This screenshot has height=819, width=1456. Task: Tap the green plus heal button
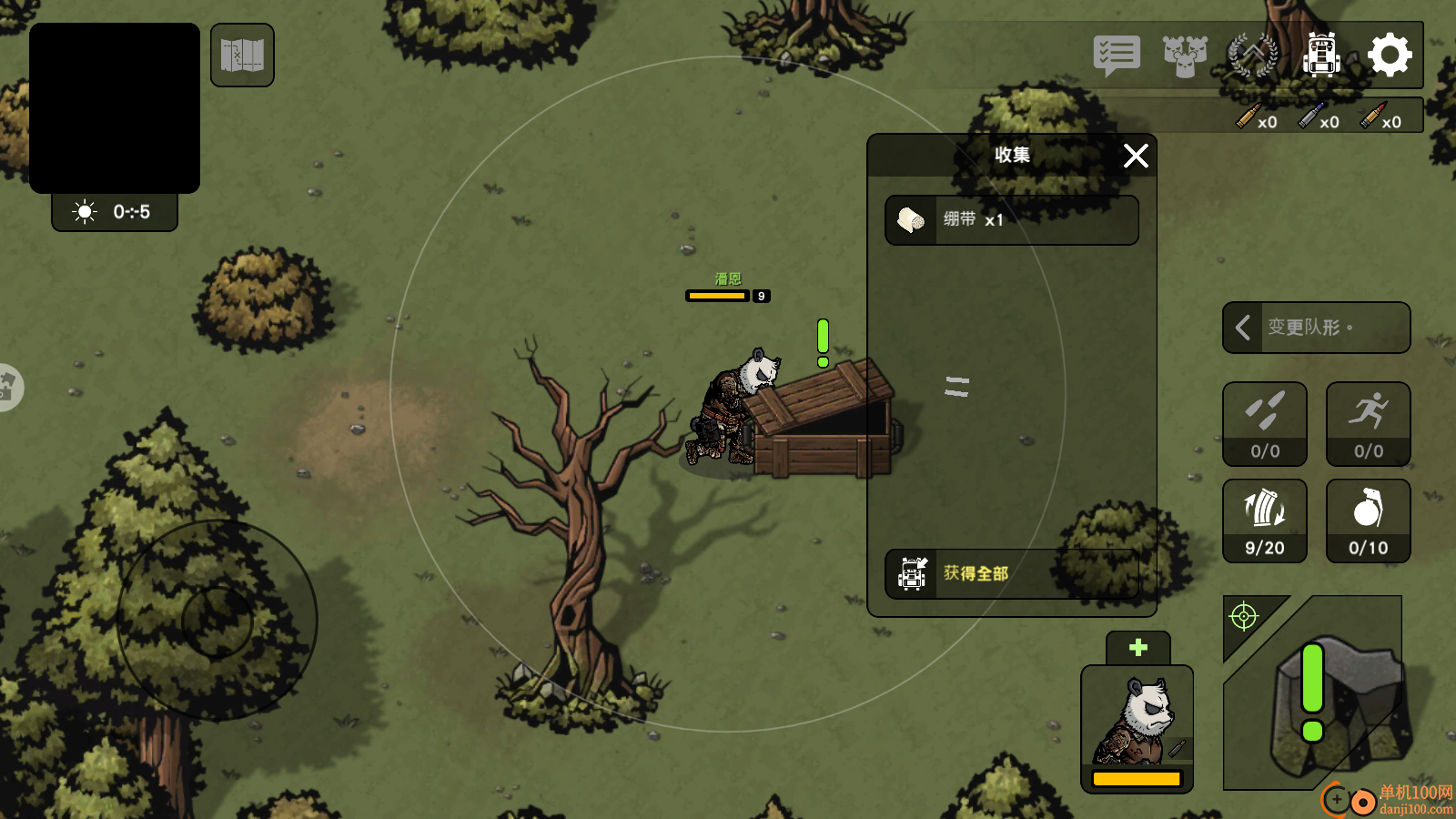point(1137,648)
